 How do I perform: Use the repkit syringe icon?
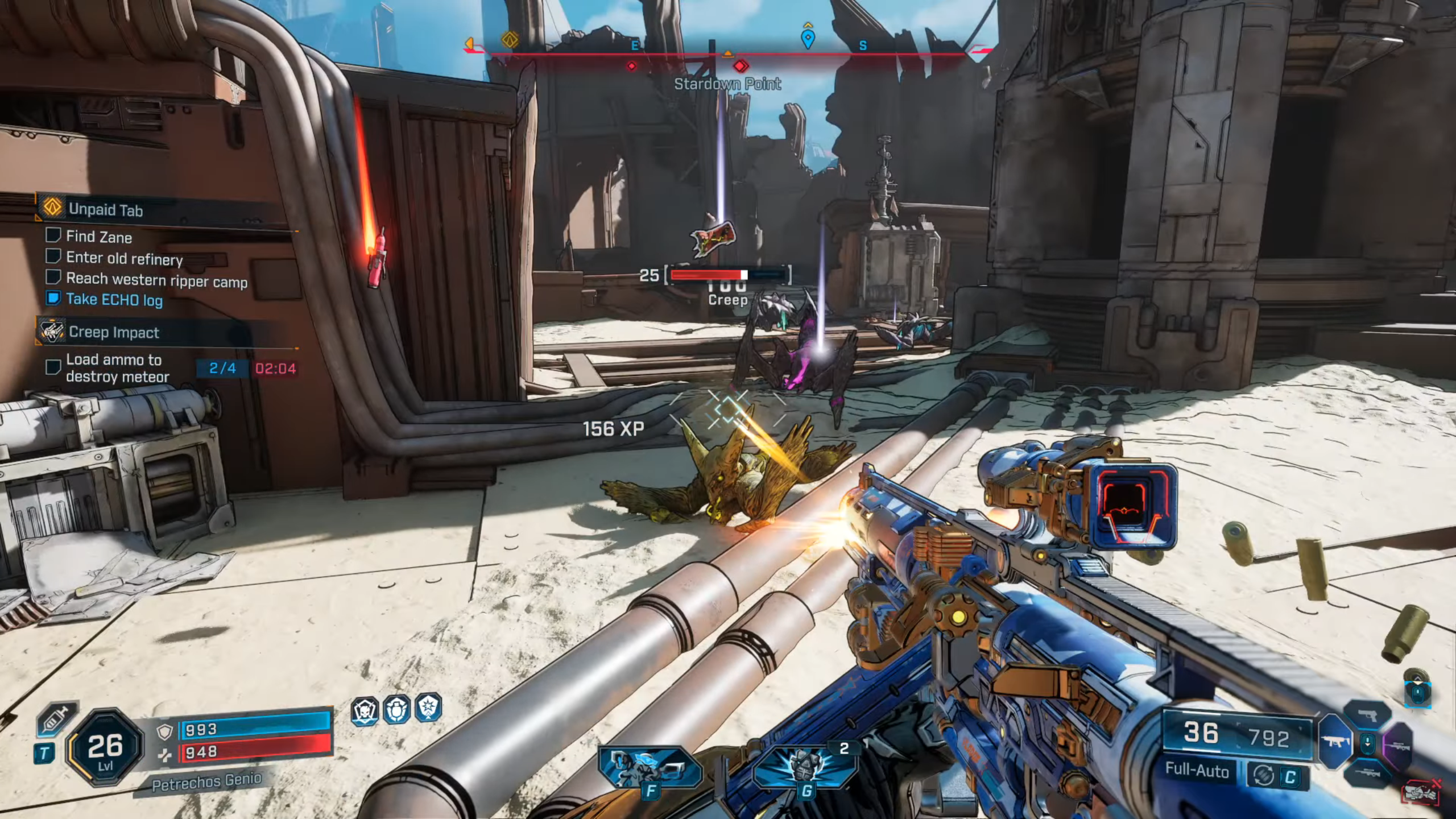56,720
